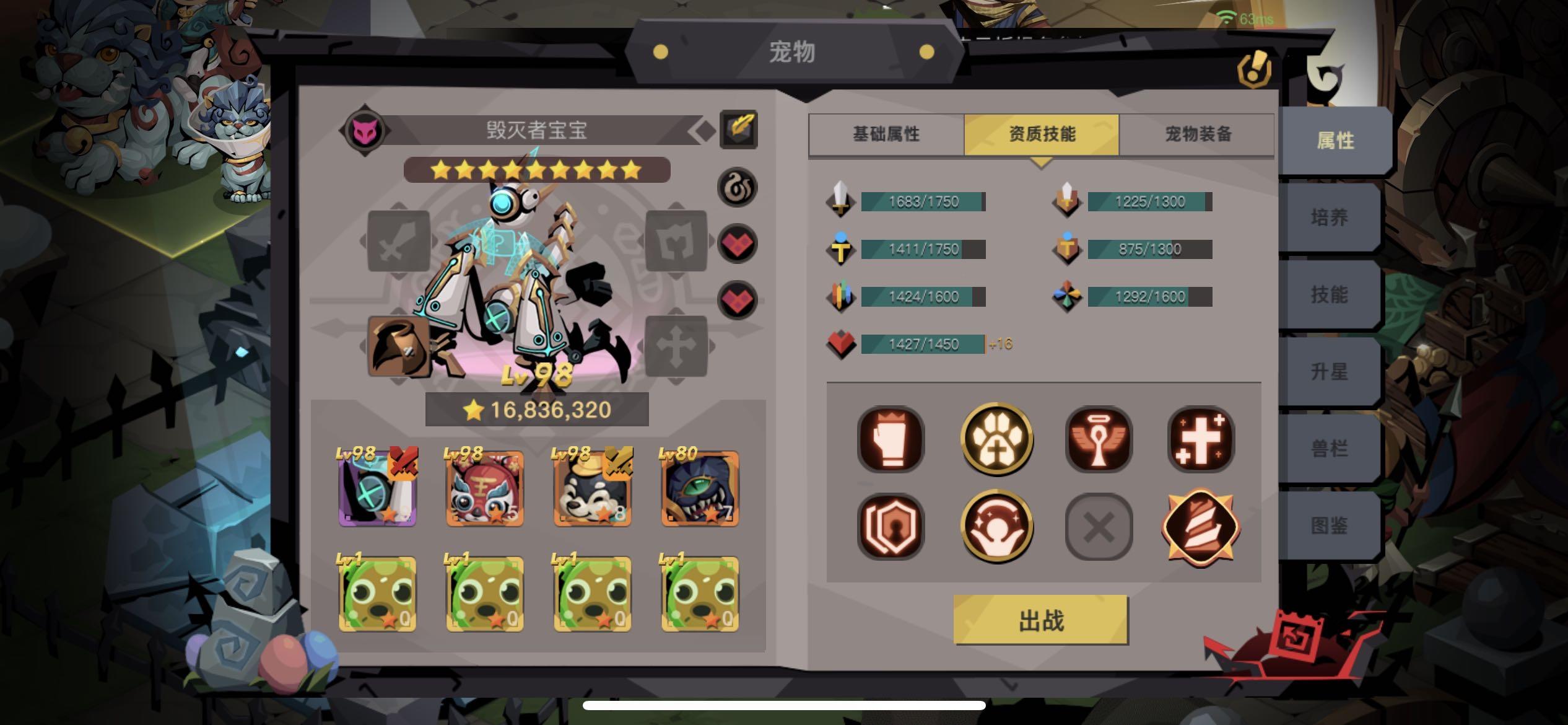Open the double-cross healing skill icon

click(x=1200, y=440)
